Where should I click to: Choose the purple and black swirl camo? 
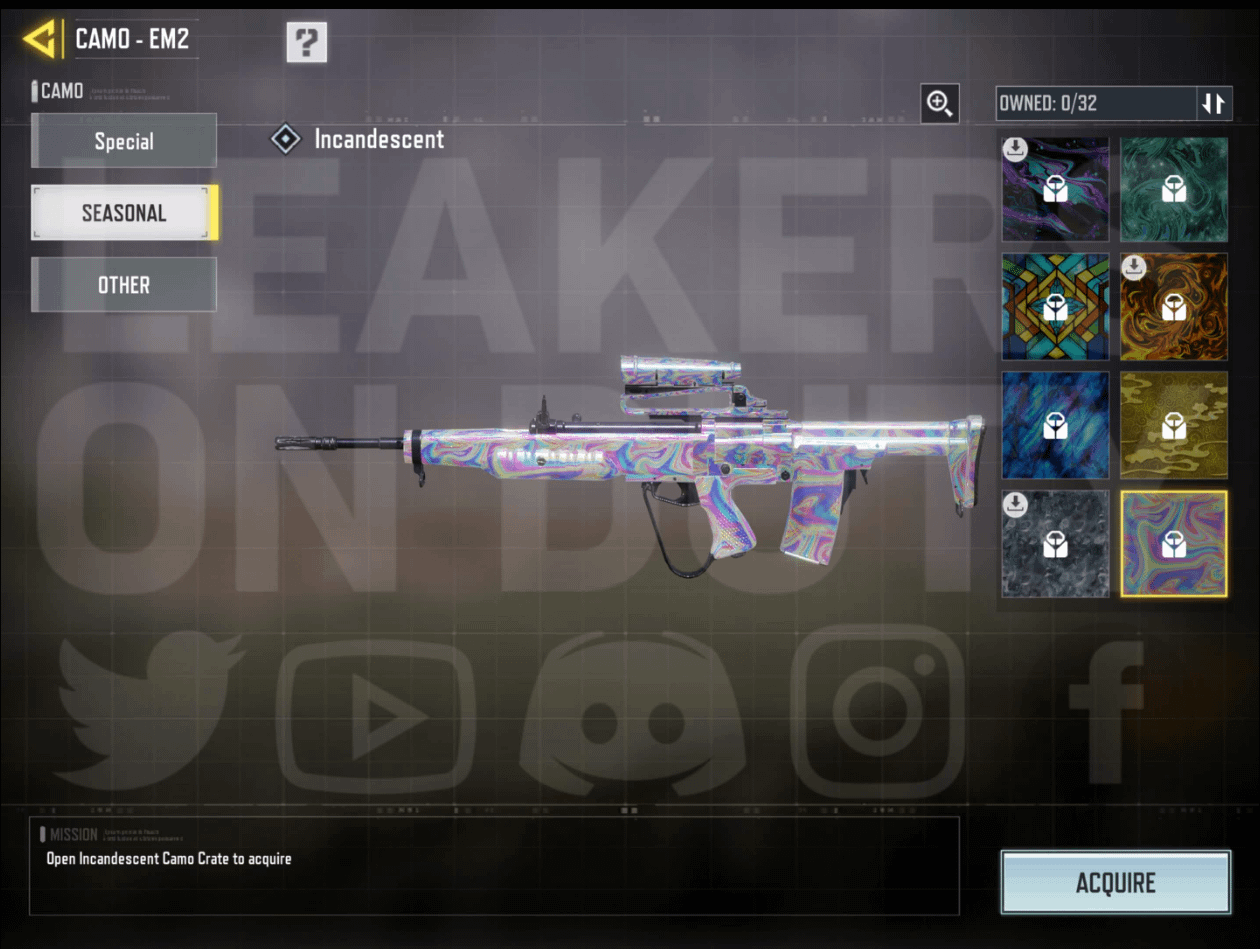1056,189
